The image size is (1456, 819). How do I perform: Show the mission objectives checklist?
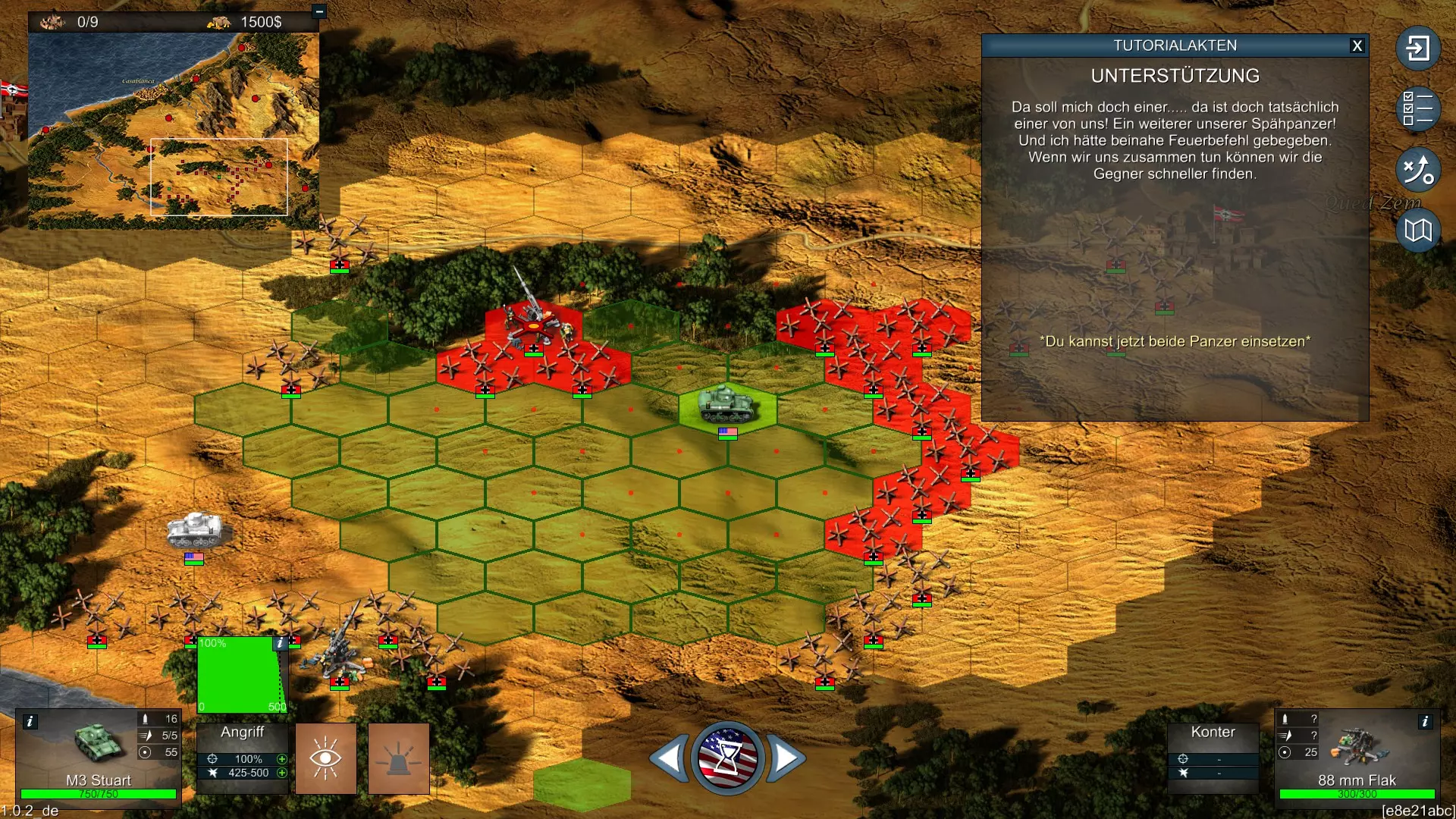click(x=1417, y=108)
